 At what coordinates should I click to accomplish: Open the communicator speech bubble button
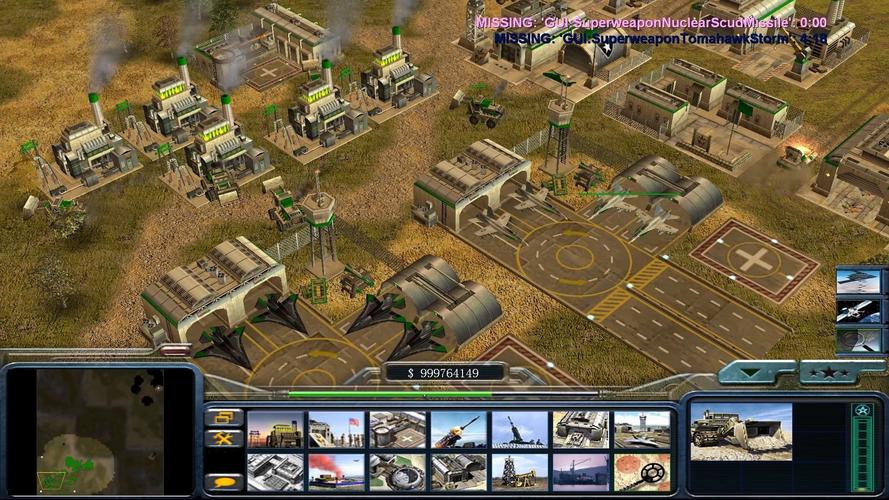224,482
